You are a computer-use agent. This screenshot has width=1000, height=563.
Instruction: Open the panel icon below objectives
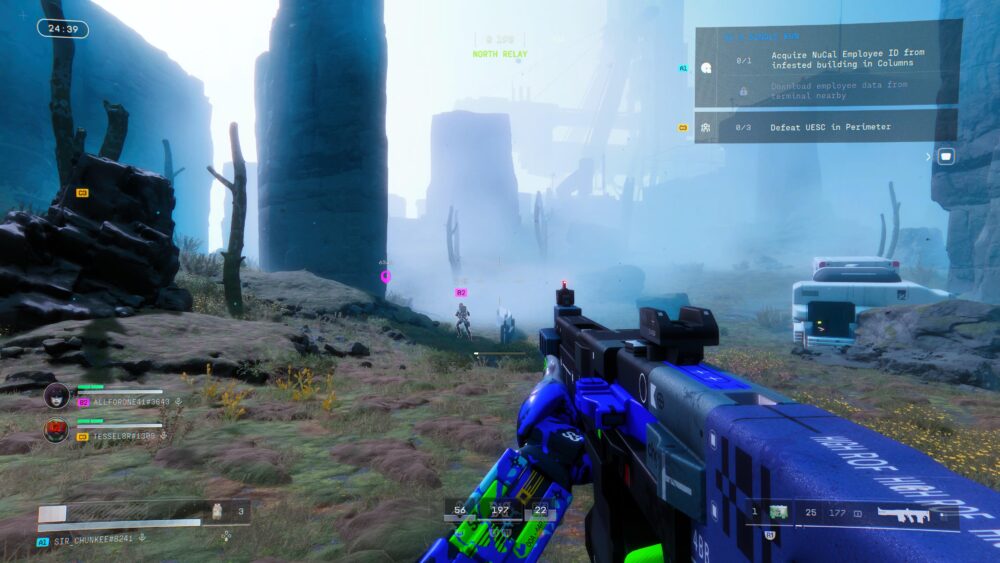click(945, 156)
